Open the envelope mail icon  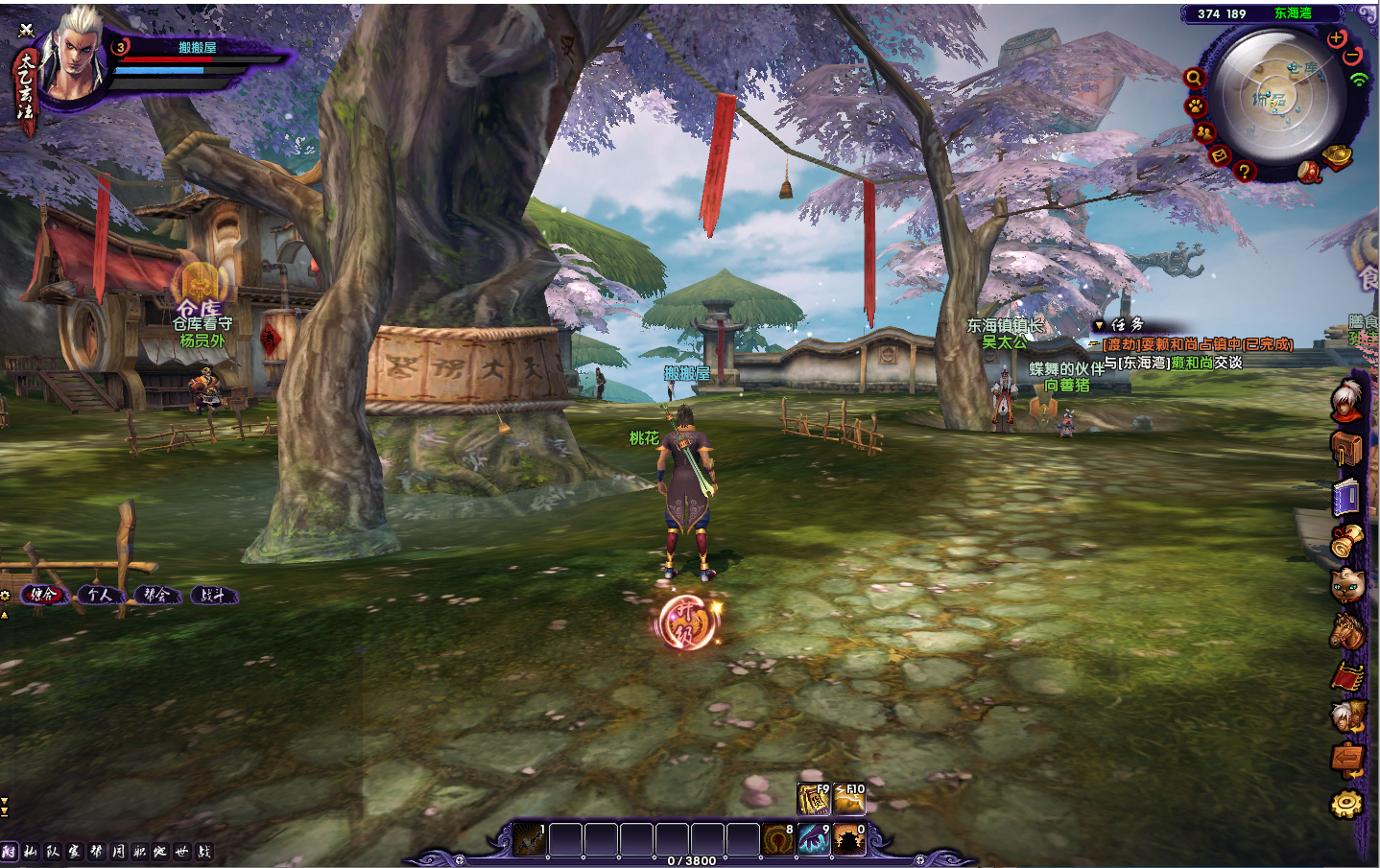(1220, 154)
